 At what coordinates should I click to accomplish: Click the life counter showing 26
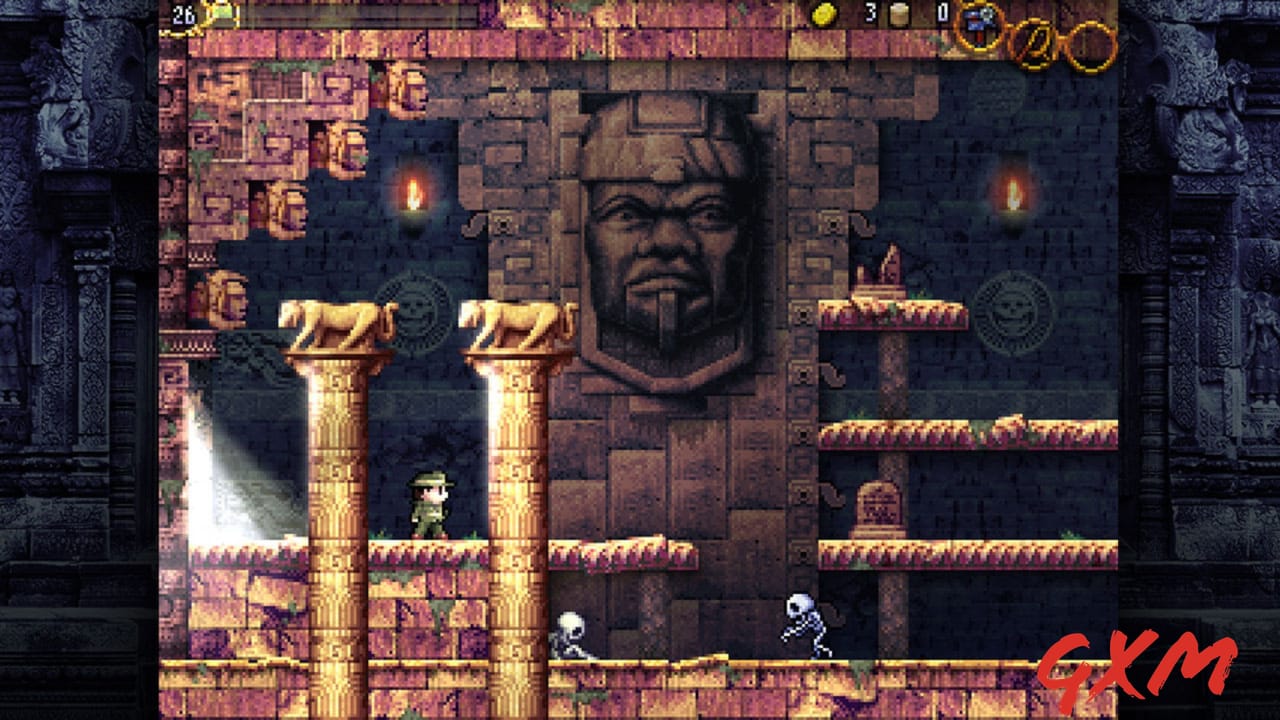tap(184, 14)
